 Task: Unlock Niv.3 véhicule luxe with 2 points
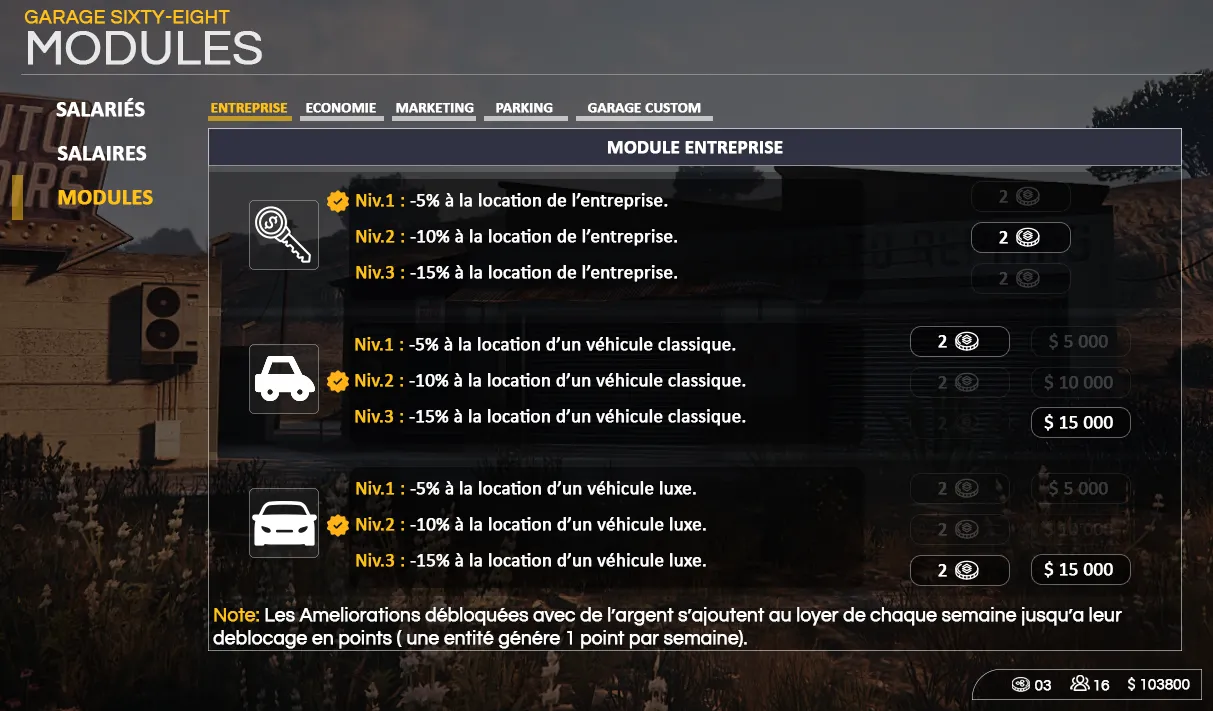point(959,570)
